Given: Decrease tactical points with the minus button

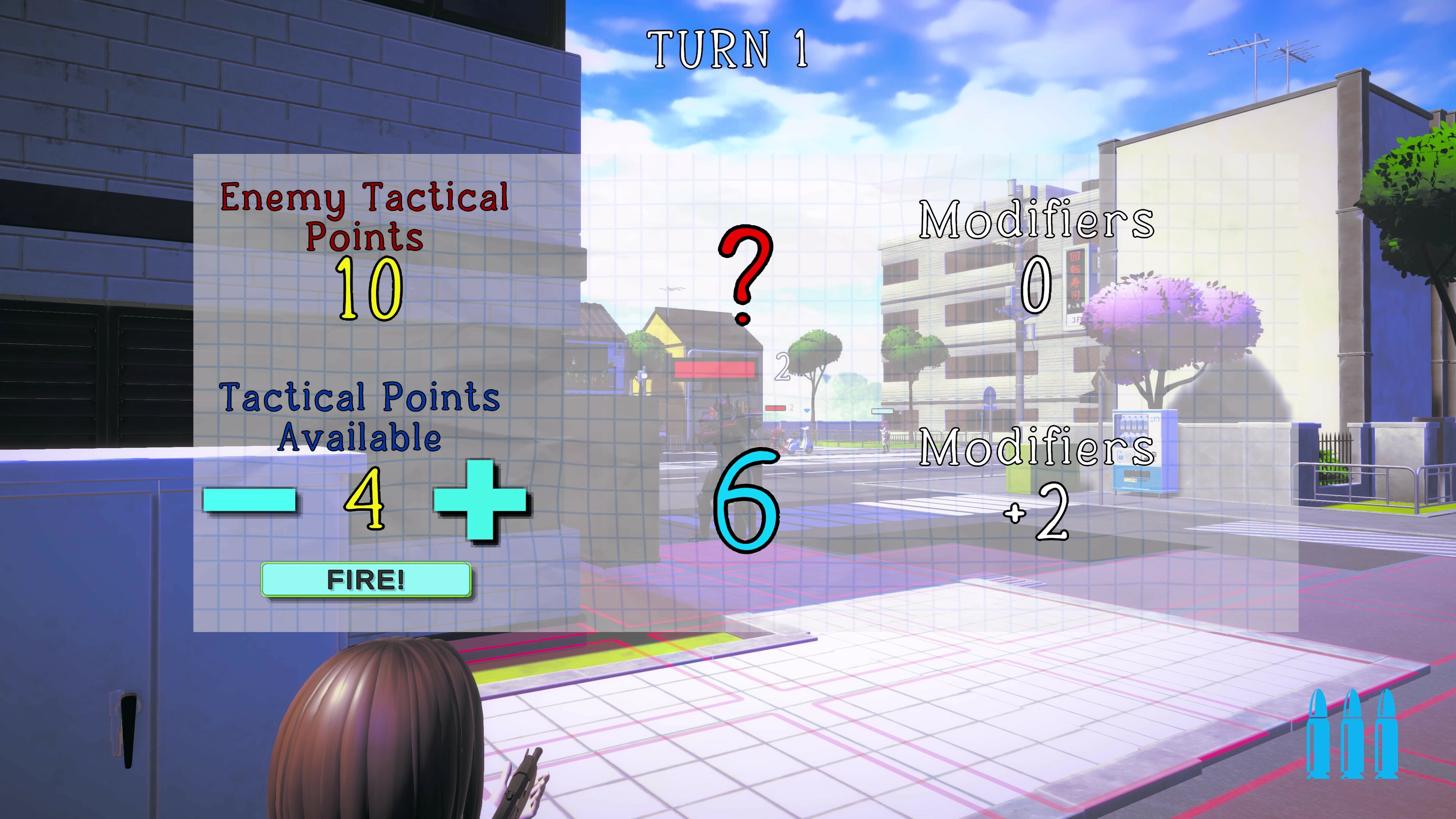Looking at the screenshot, I should click(x=251, y=501).
